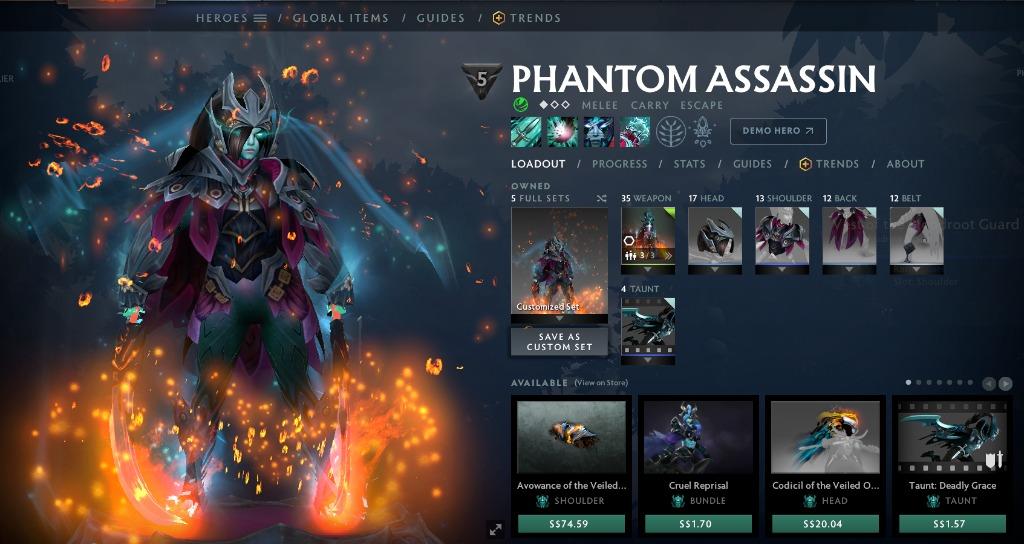The image size is (1024, 544).
Task: Go to Global Items
Action: coord(340,18)
